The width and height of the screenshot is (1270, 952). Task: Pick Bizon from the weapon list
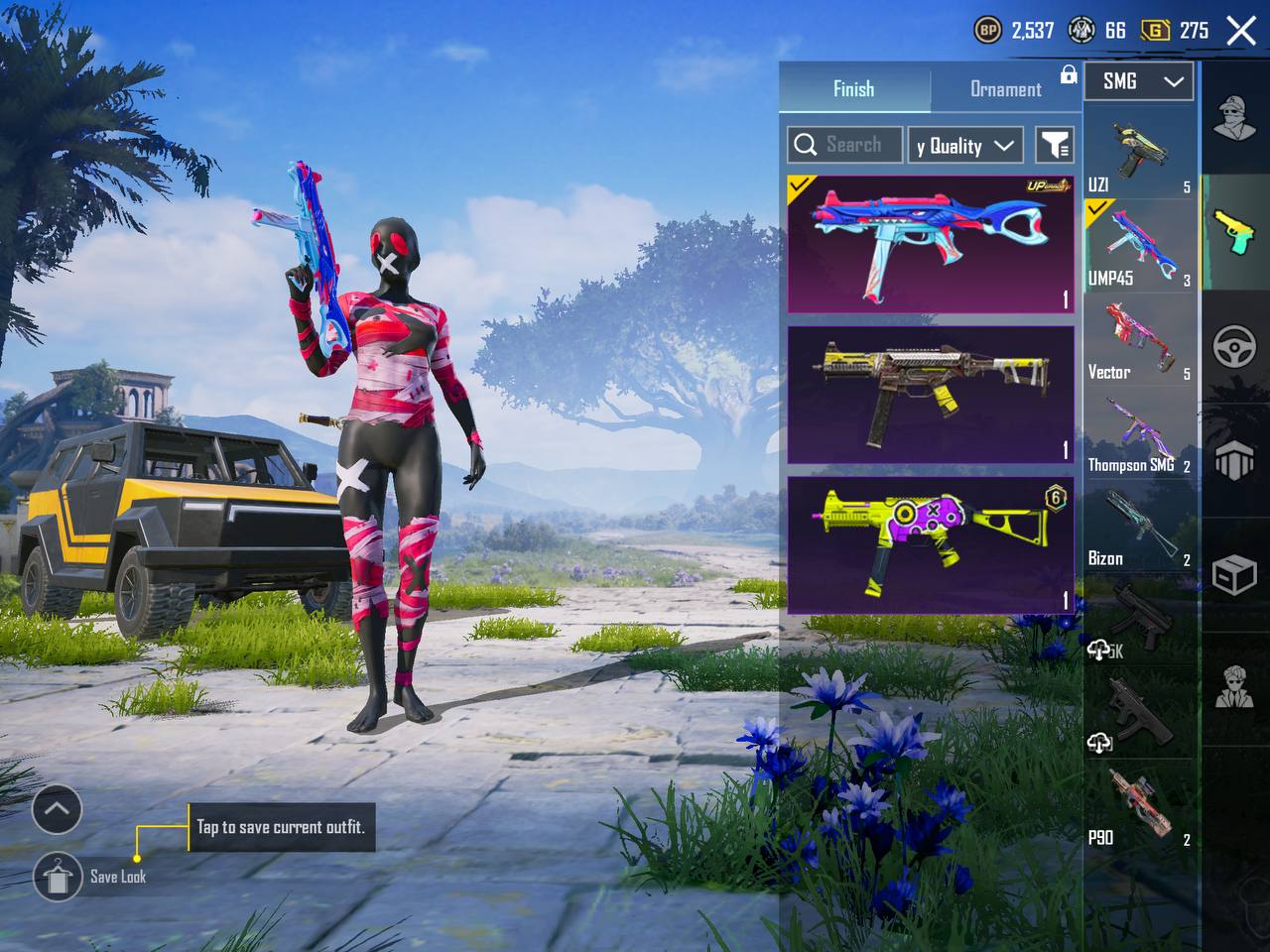(1138, 528)
